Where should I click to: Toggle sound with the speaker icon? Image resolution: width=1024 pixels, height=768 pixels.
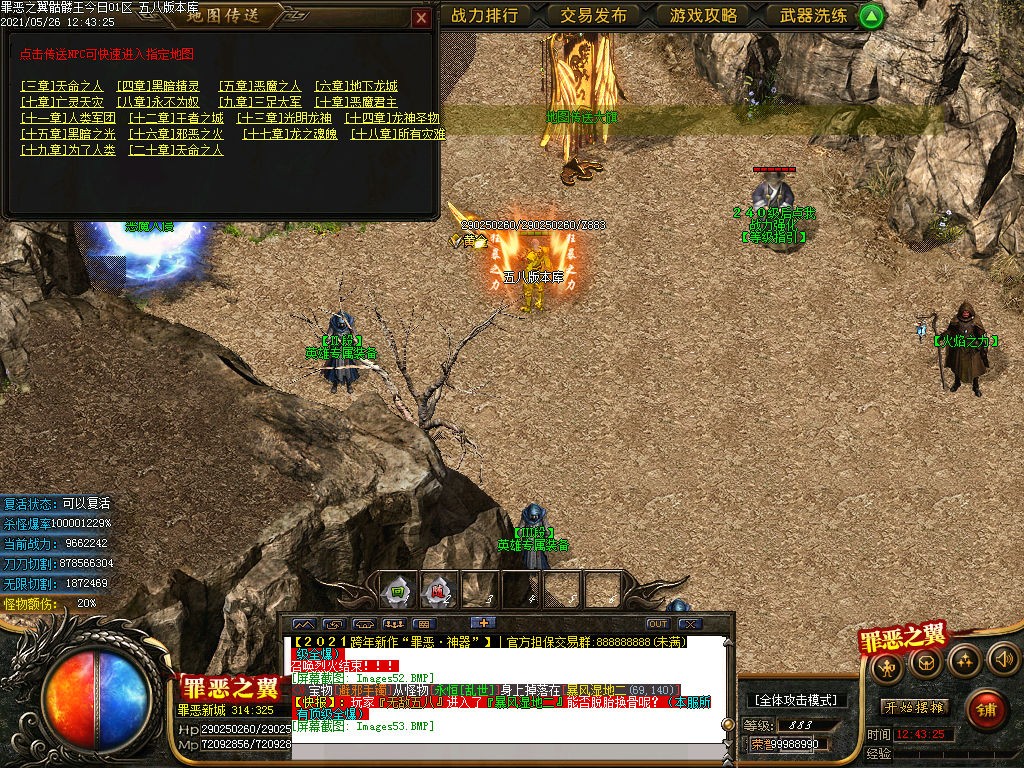(1003, 659)
